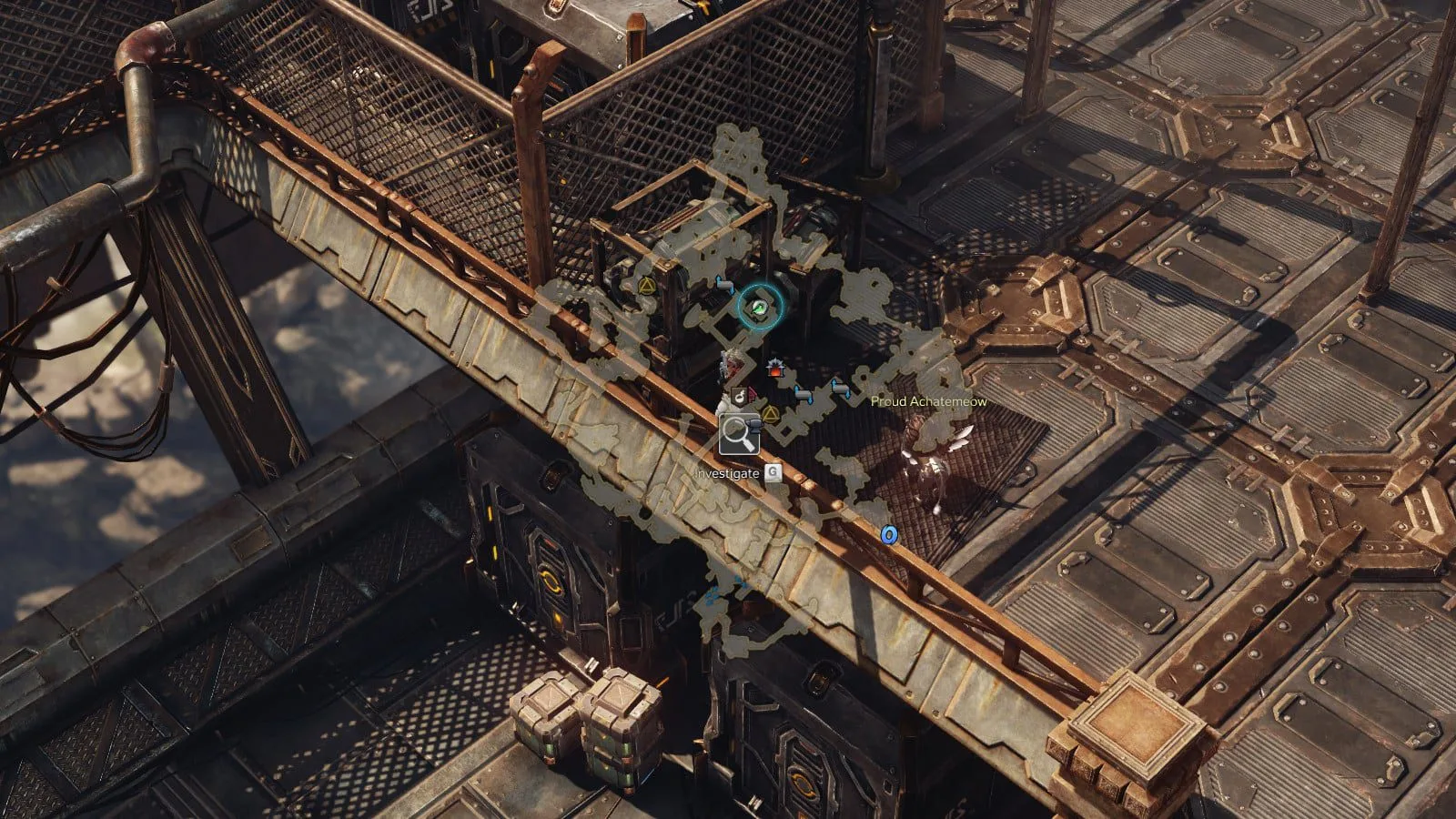Select the blue oval portal marker on the map
Screen dimensions: 1456x819
pos(889,535)
